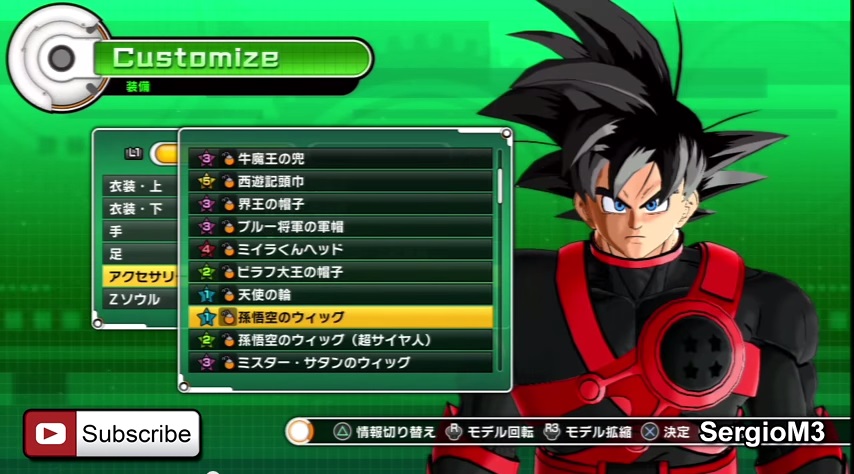
Task: Select 界王の帽子 accessory
Action: [x=340, y=204]
